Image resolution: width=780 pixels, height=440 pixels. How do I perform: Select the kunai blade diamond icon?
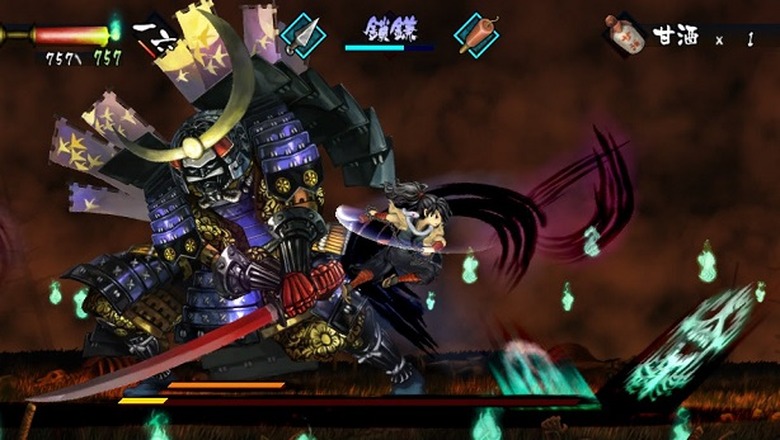(x=304, y=36)
